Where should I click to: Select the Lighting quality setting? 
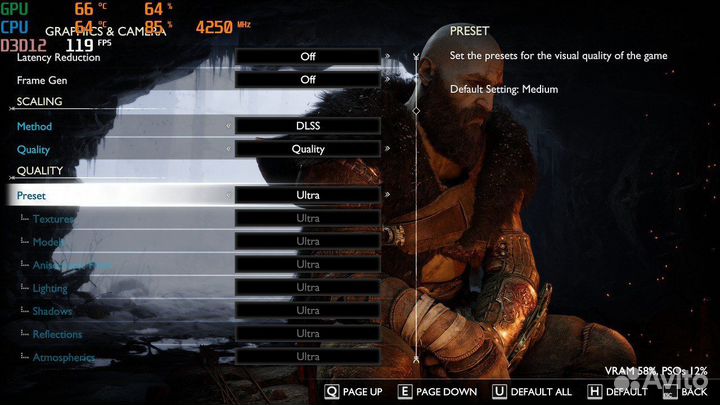click(x=52, y=288)
